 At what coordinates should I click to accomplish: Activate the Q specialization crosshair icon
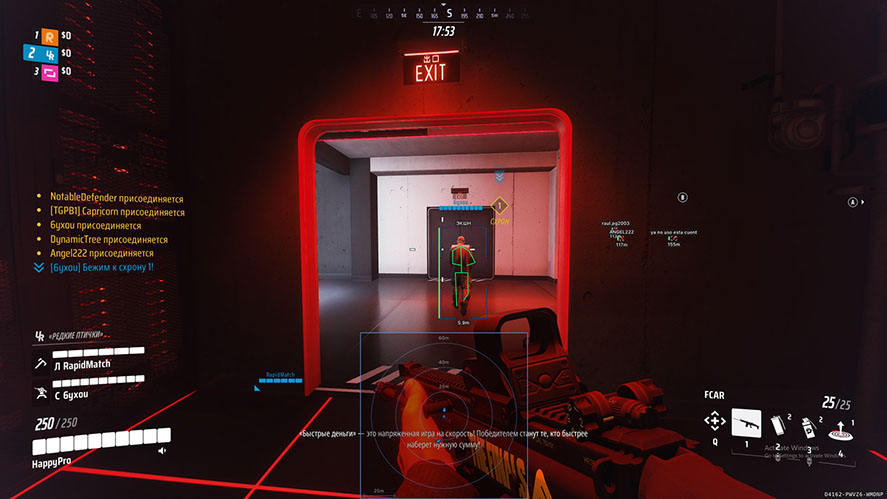tap(714, 421)
